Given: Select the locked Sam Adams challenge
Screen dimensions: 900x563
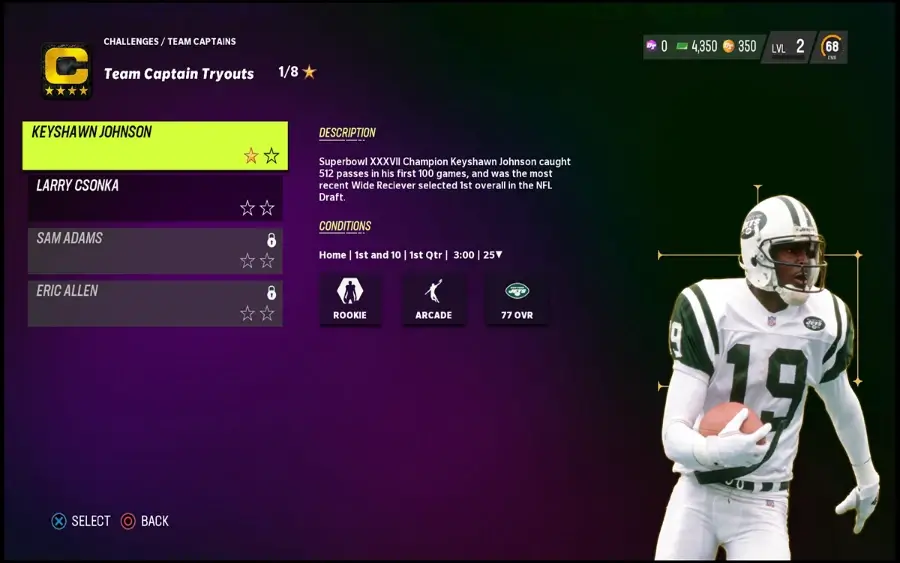Looking at the screenshot, I should (155, 250).
